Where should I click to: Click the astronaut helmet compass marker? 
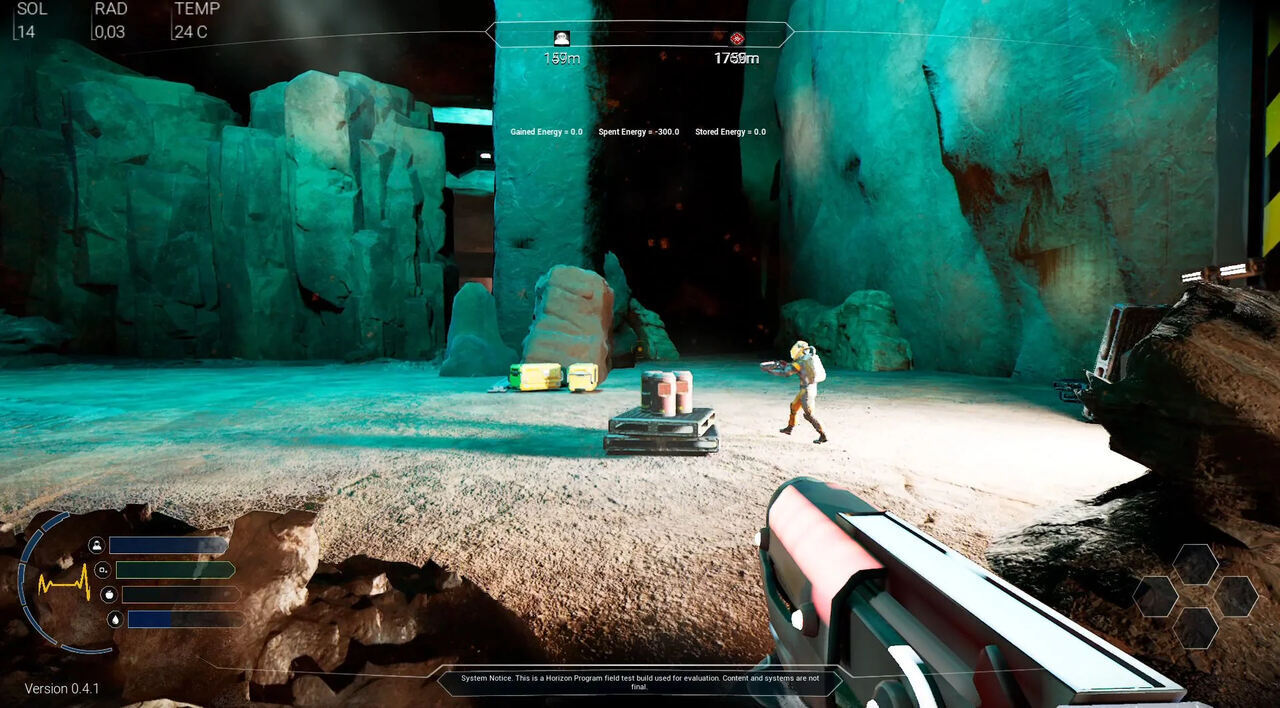click(561, 38)
